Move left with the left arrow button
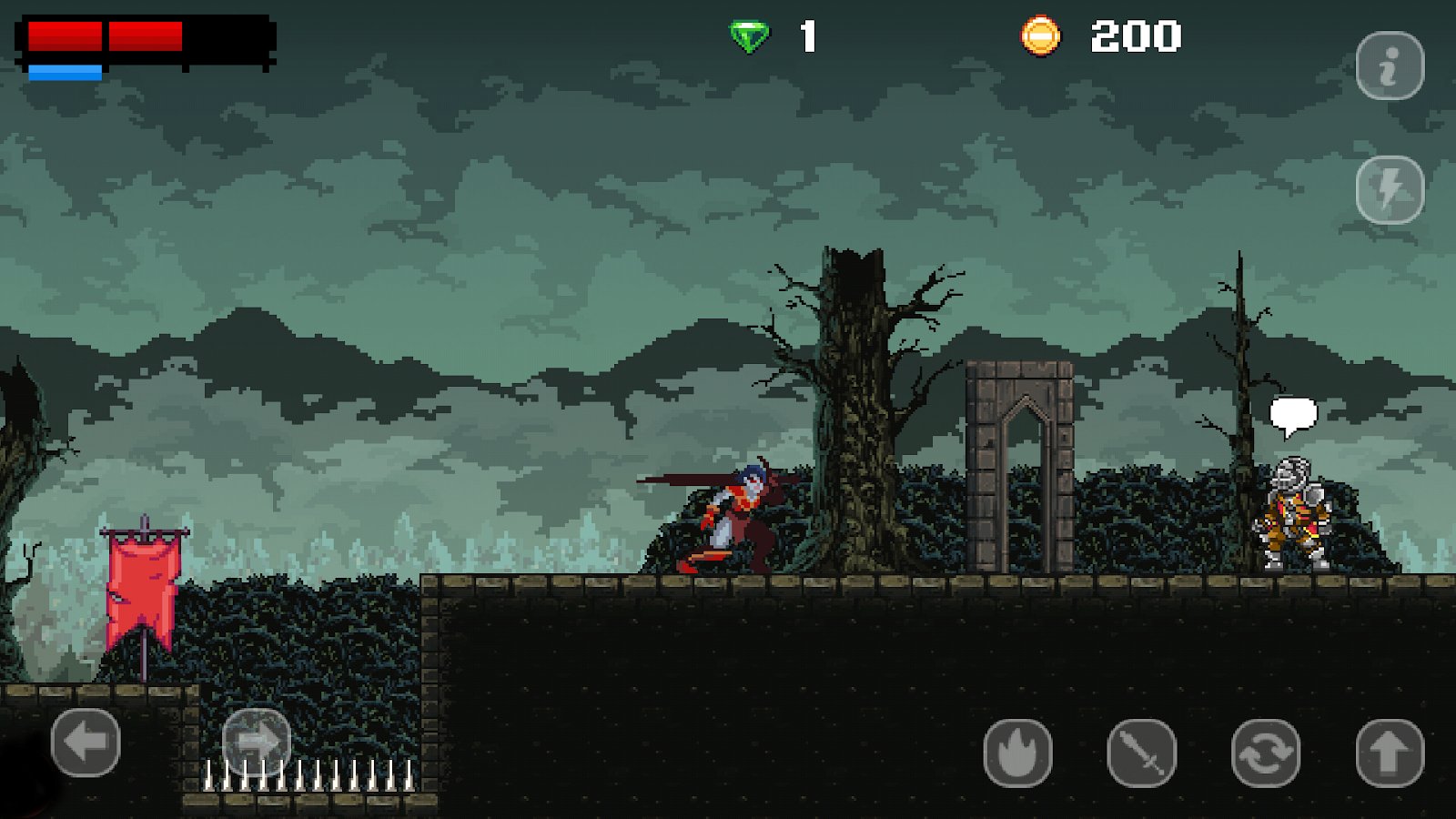Screen dimensions: 1456x819 point(86,743)
